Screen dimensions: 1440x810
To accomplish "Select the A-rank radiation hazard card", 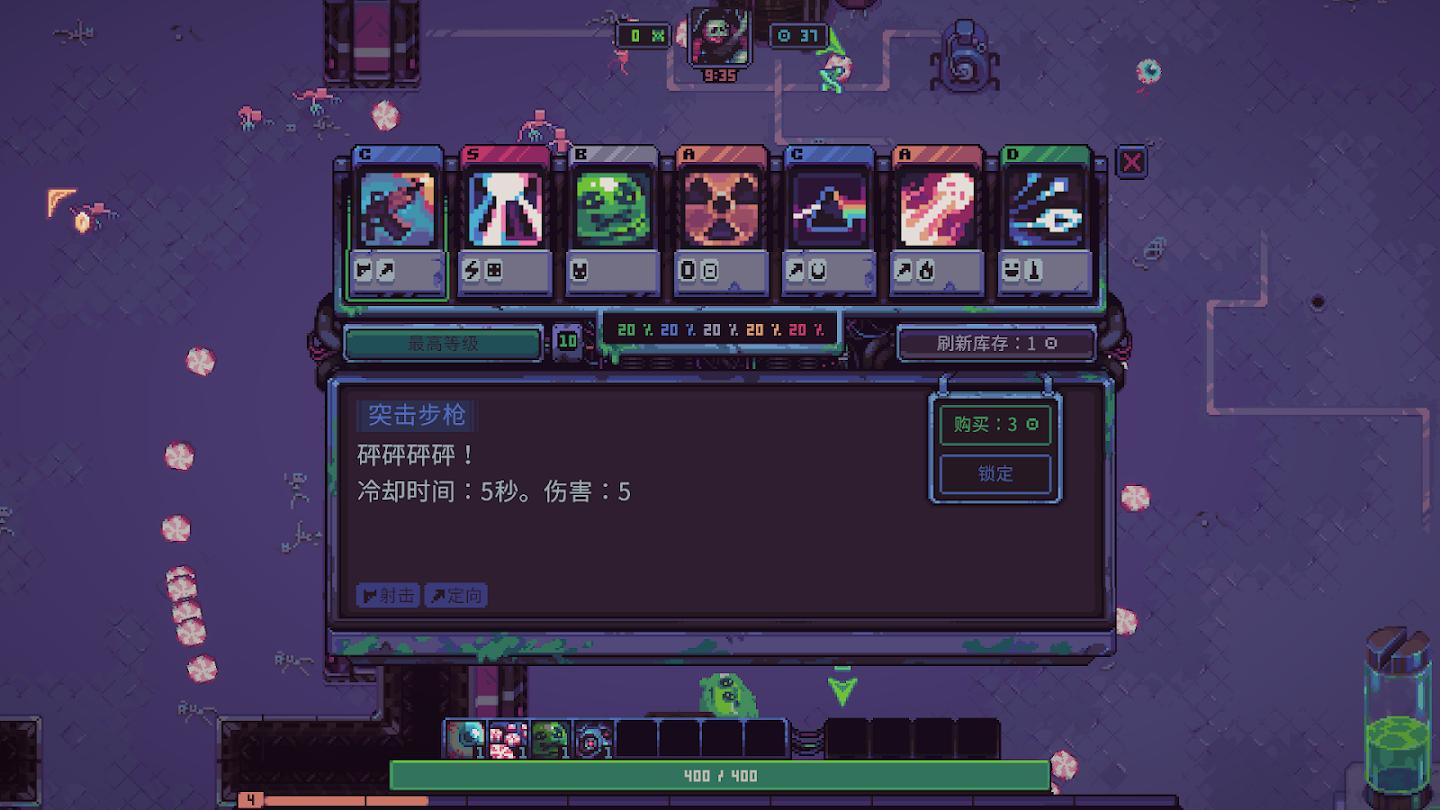I will [x=720, y=213].
